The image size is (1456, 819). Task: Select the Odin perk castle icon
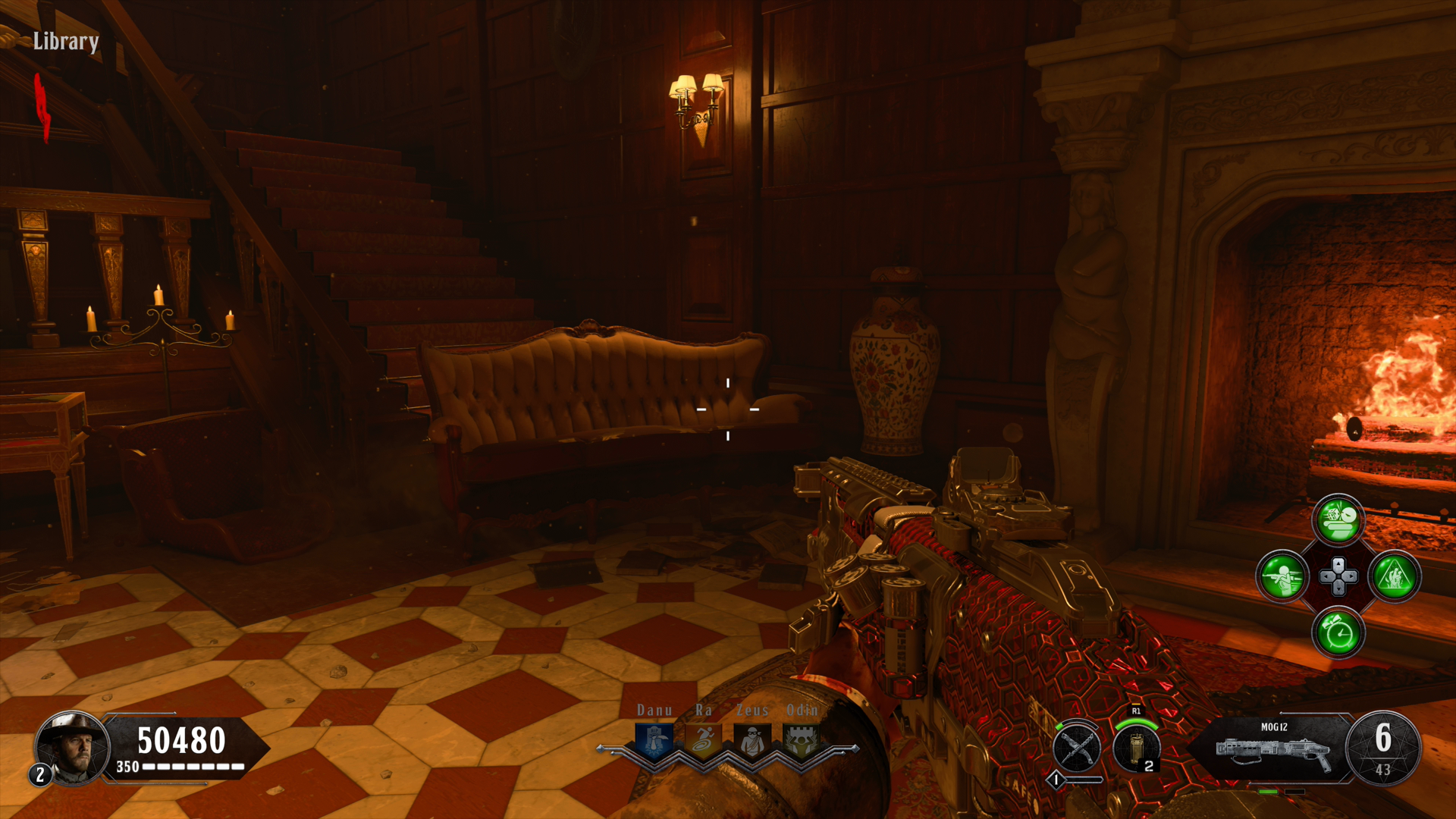click(x=801, y=740)
